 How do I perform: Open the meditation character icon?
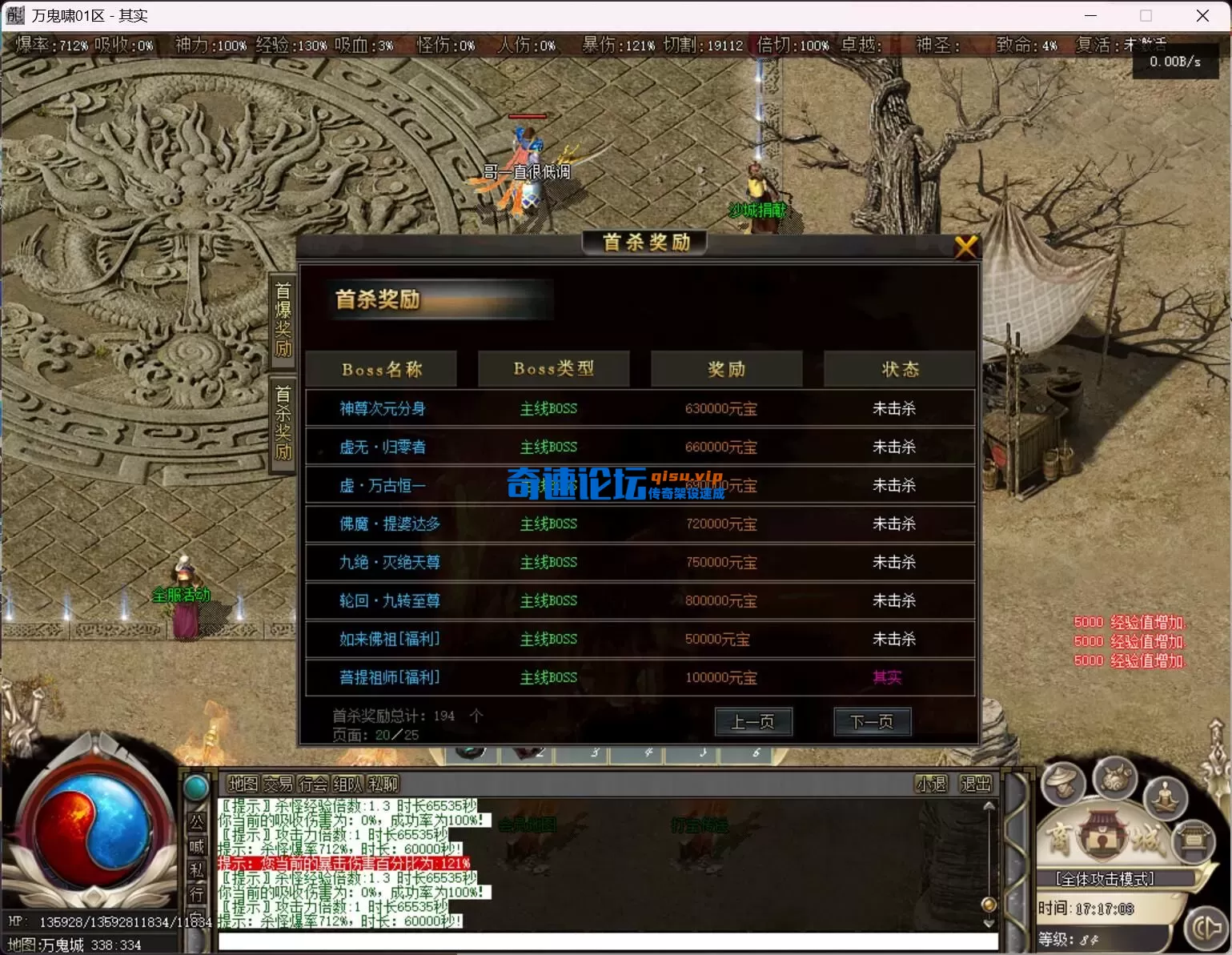tap(1165, 798)
